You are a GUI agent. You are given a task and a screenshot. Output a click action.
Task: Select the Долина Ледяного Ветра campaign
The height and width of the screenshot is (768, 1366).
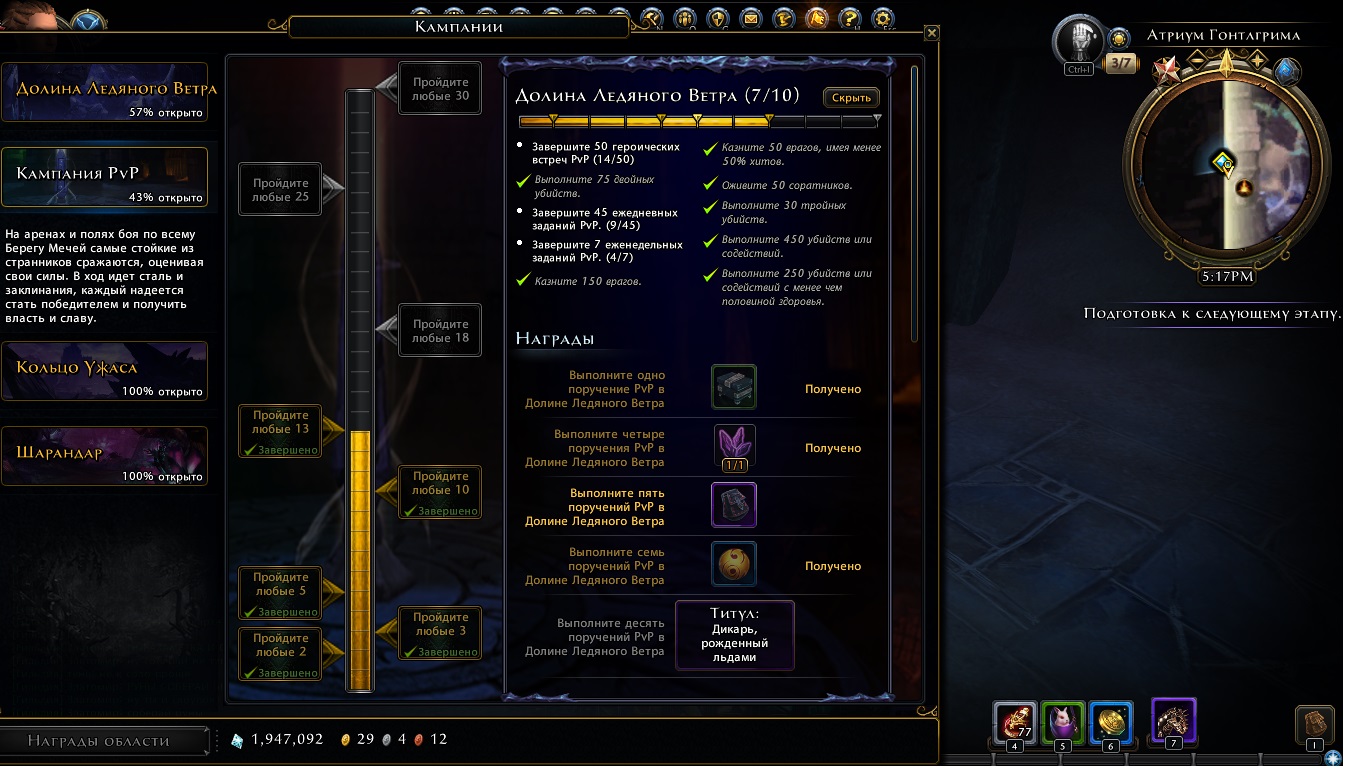click(105, 93)
